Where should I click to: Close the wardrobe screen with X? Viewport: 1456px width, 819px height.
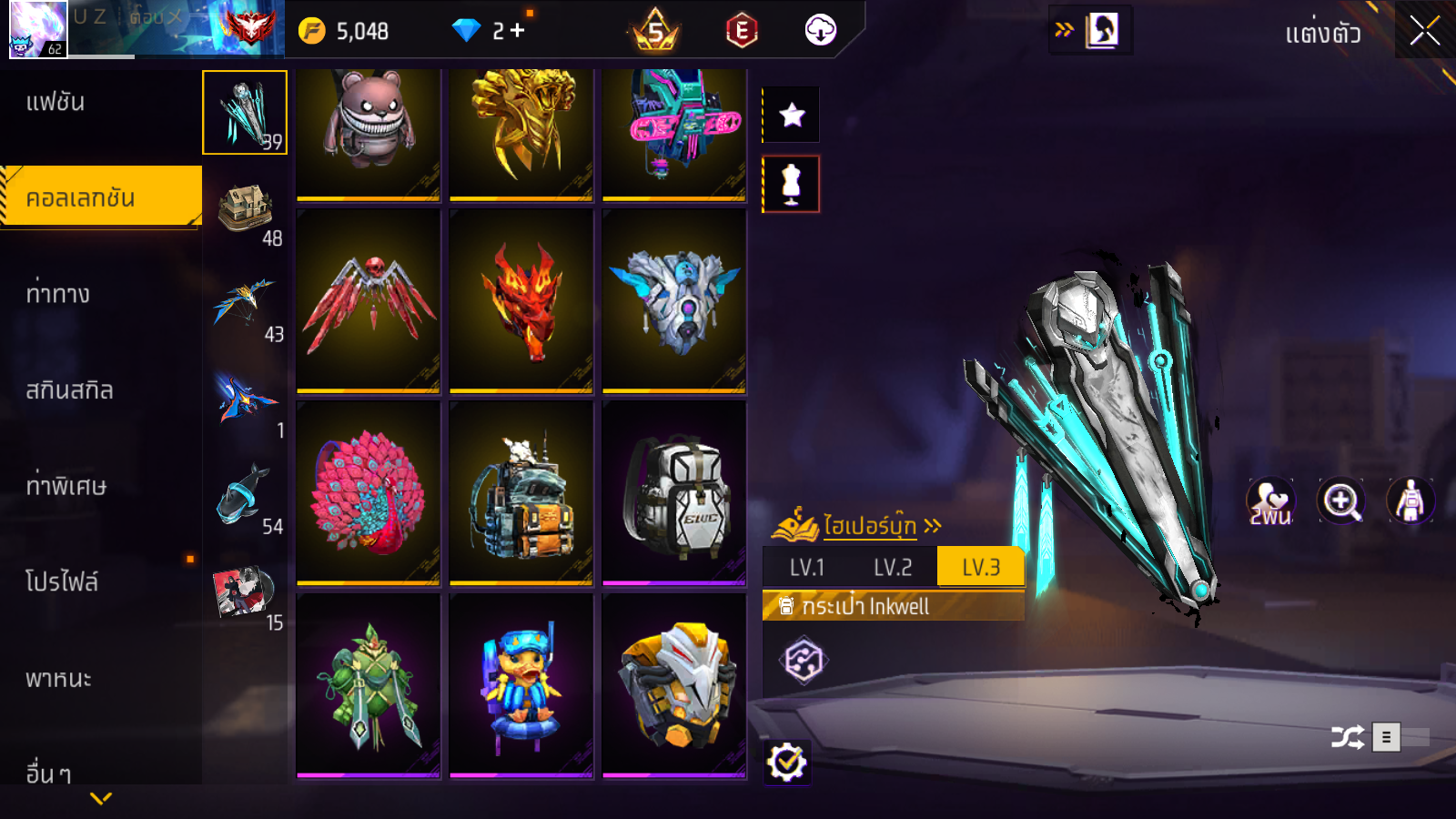(1424, 31)
